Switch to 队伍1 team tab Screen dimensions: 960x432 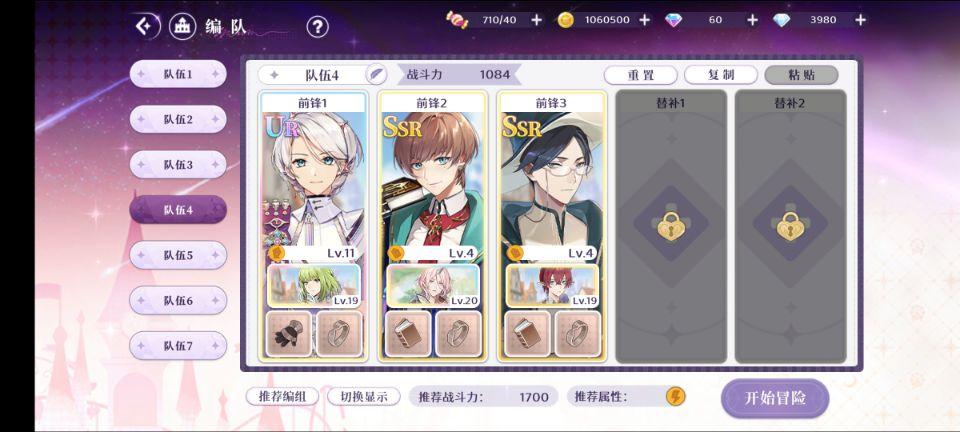178,74
